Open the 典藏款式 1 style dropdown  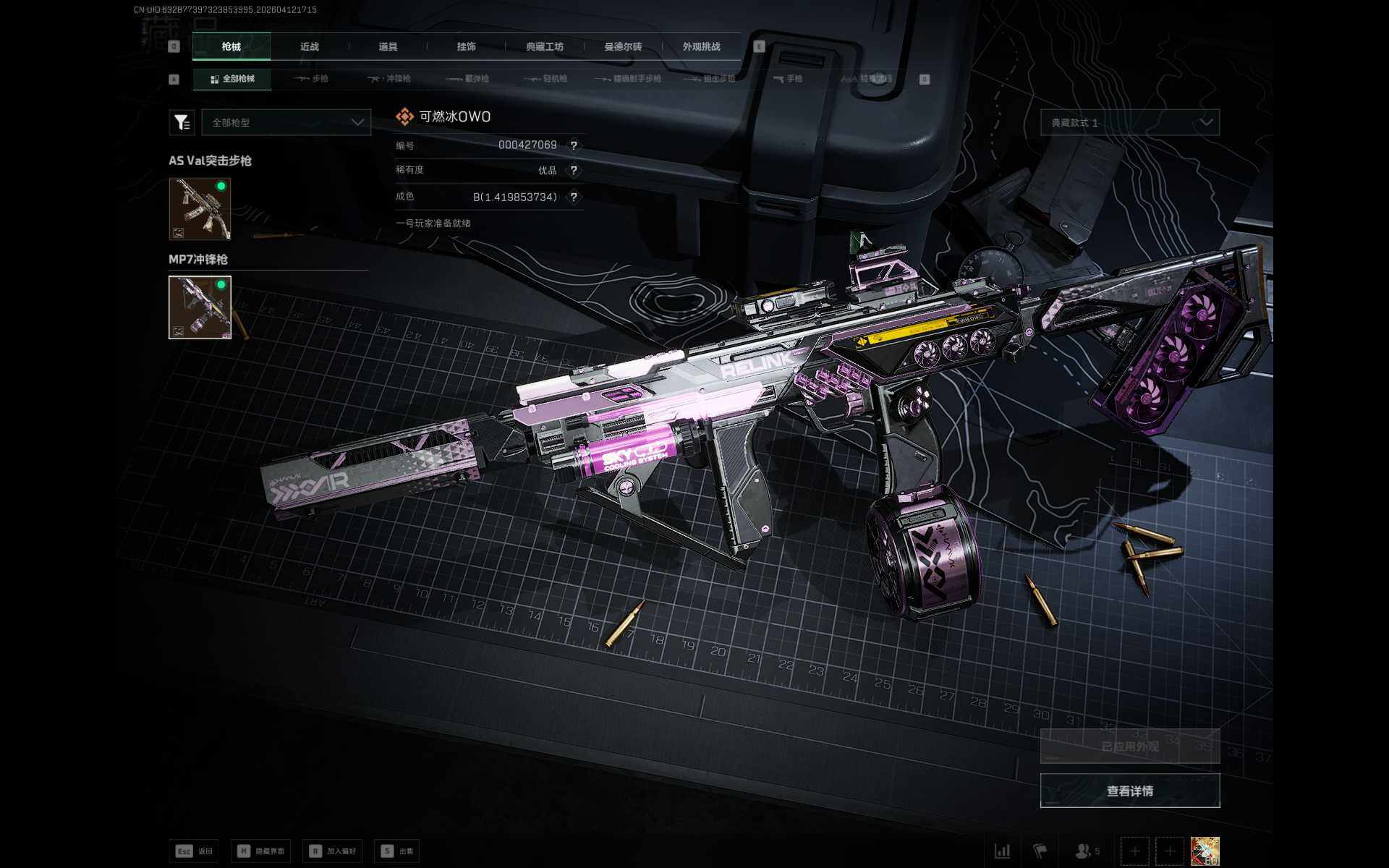click(x=1130, y=122)
